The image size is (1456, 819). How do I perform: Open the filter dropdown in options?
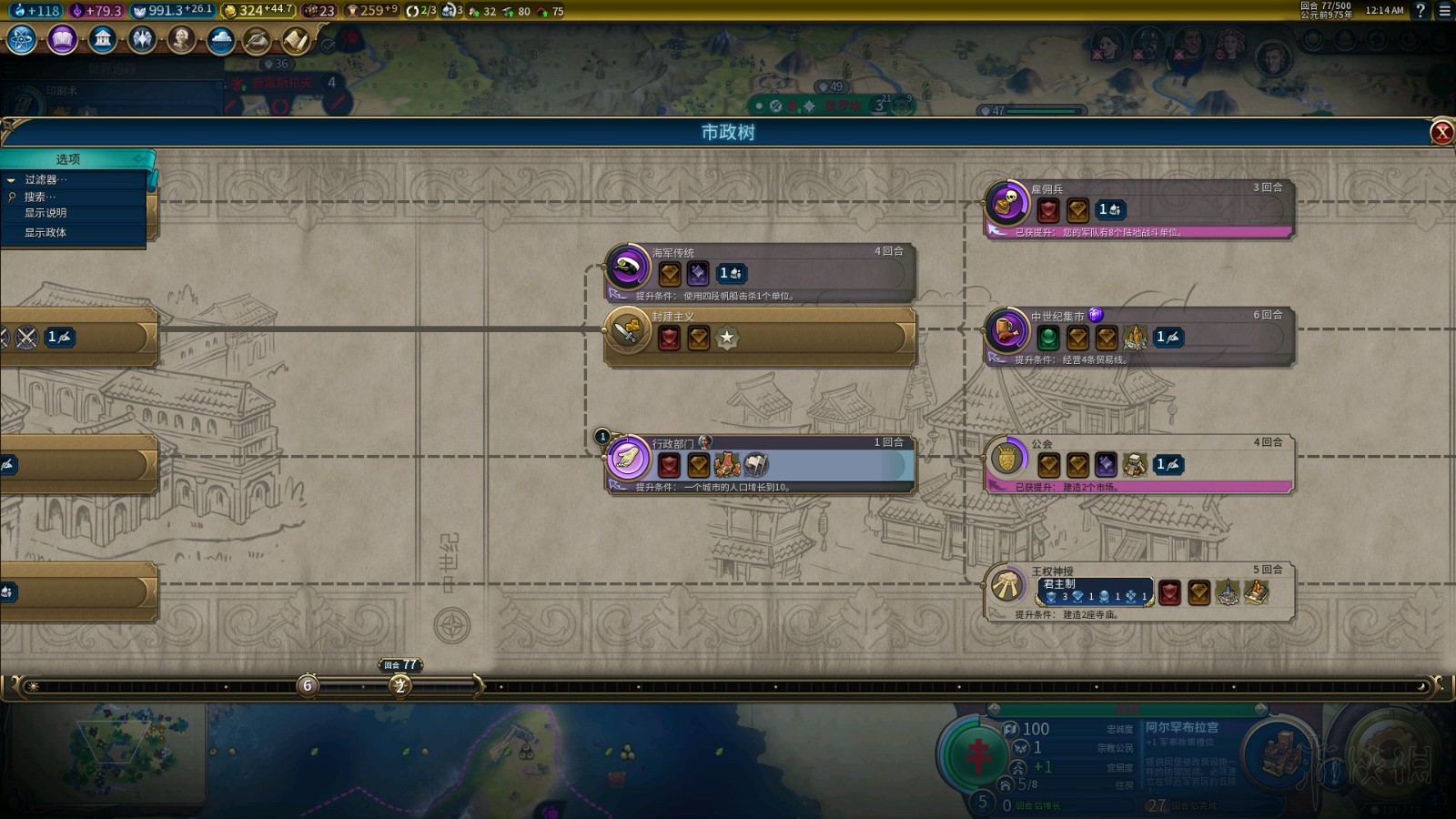point(45,179)
